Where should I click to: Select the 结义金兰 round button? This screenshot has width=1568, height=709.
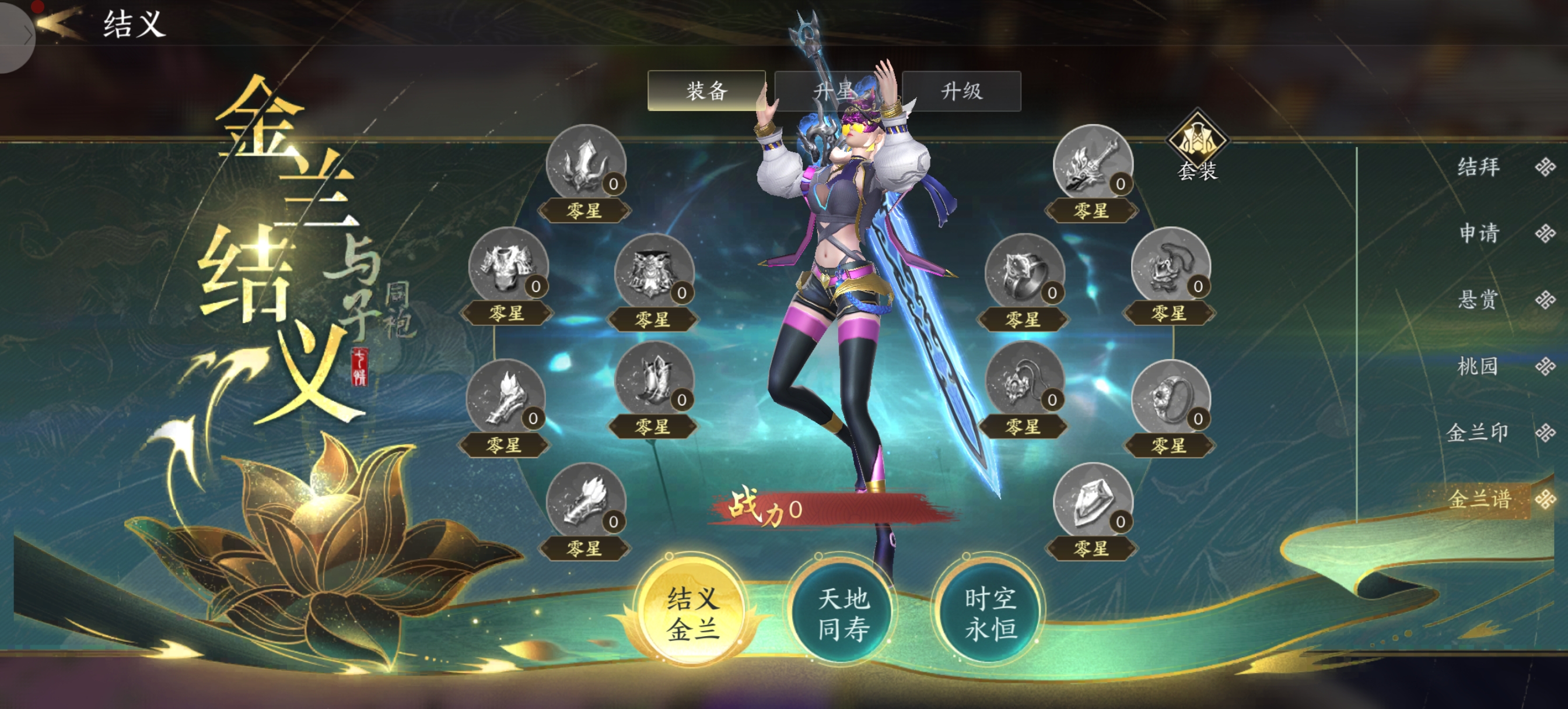692,613
